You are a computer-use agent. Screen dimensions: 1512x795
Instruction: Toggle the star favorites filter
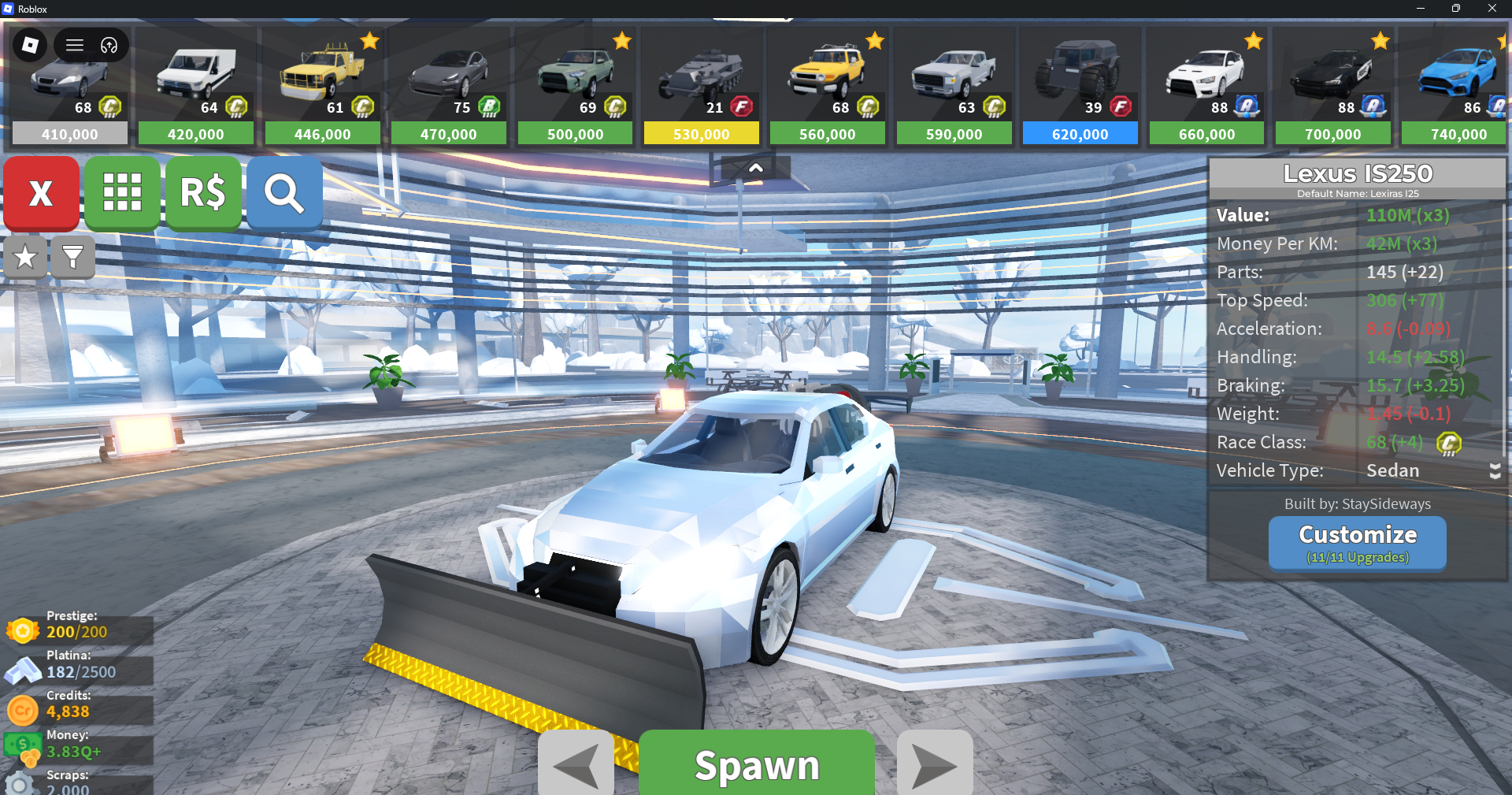click(x=25, y=257)
